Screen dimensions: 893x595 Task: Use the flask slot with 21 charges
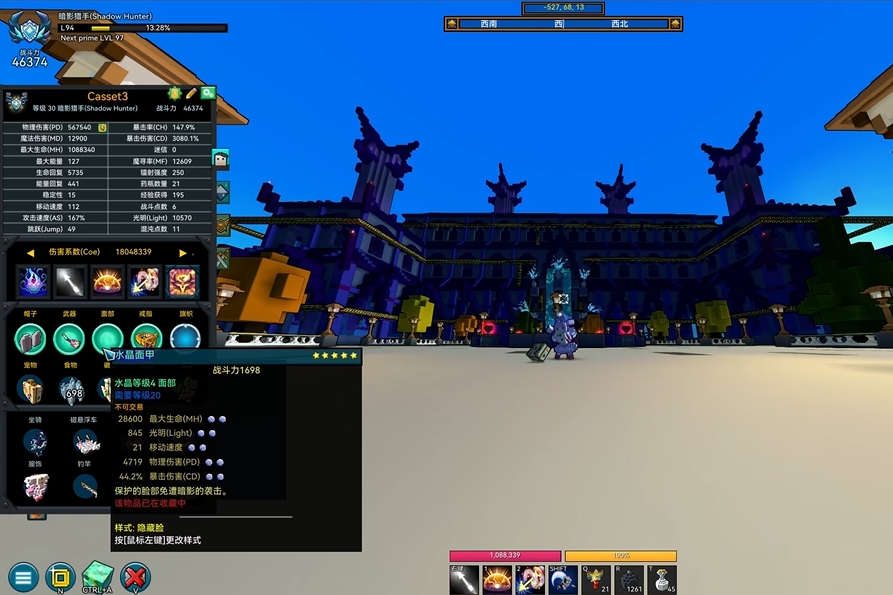(x=597, y=579)
